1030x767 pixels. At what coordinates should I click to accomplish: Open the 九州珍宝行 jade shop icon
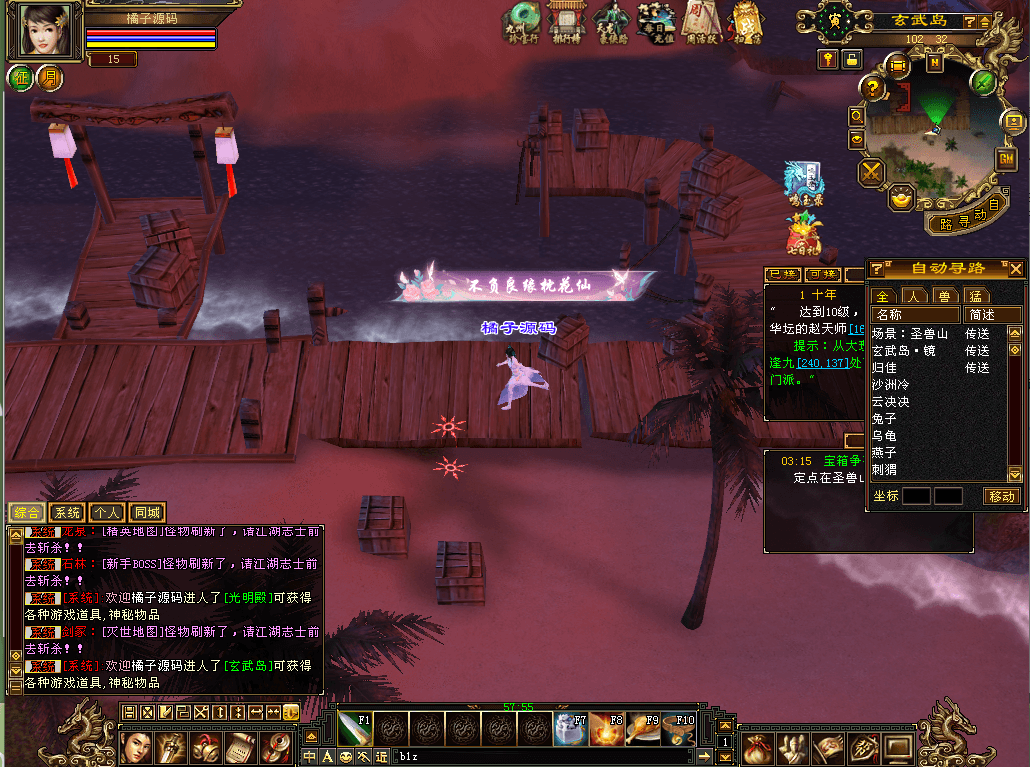(x=522, y=22)
